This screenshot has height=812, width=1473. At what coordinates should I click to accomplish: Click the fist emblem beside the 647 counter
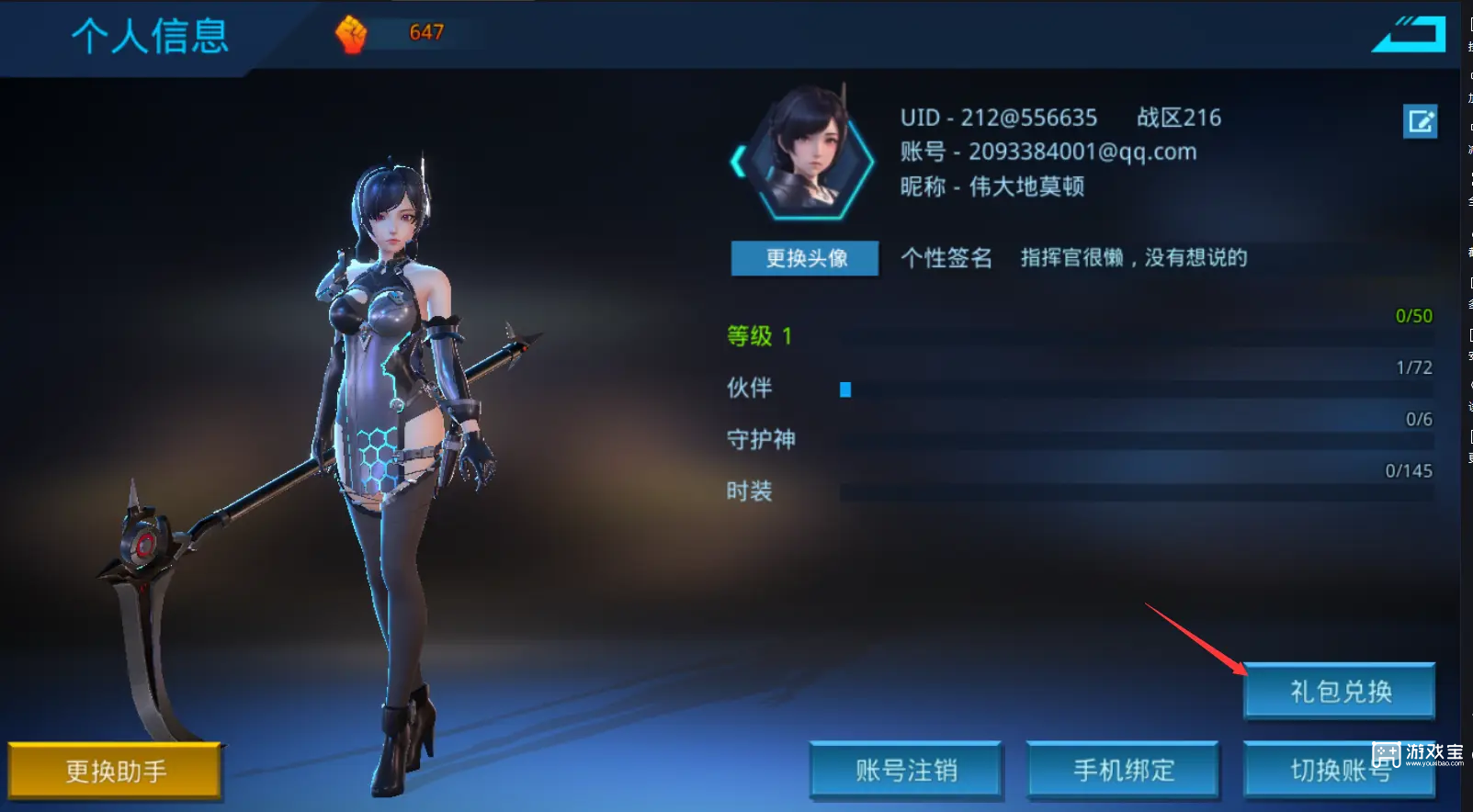pos(352,34)
